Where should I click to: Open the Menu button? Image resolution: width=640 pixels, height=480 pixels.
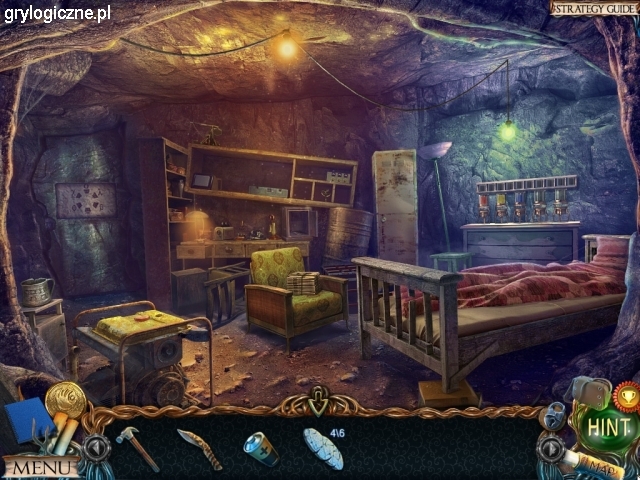[x=40, y=467]
